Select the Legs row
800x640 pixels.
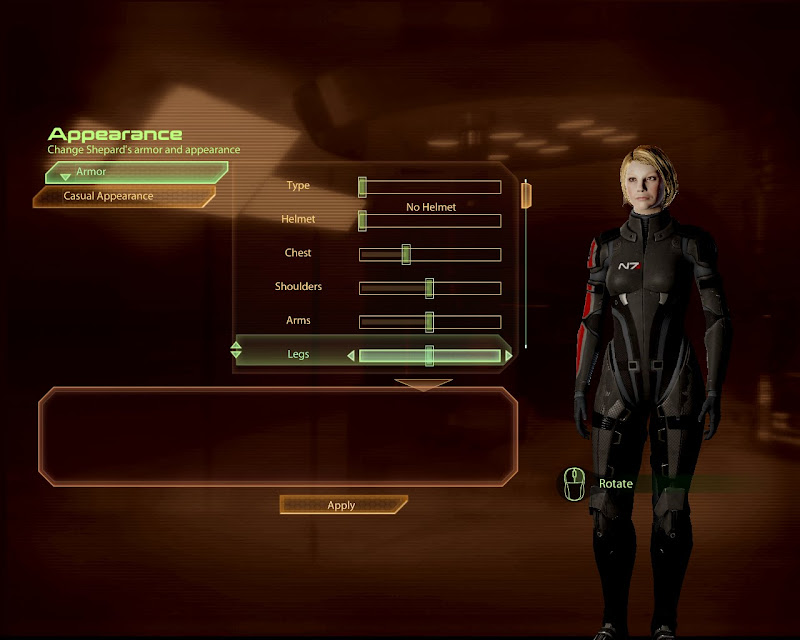(298, 355)
